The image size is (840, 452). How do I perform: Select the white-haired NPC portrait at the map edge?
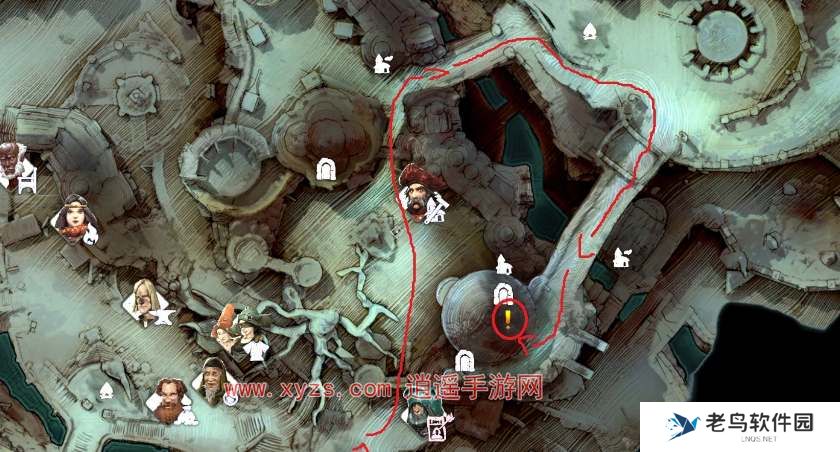(x=10, y=160)
